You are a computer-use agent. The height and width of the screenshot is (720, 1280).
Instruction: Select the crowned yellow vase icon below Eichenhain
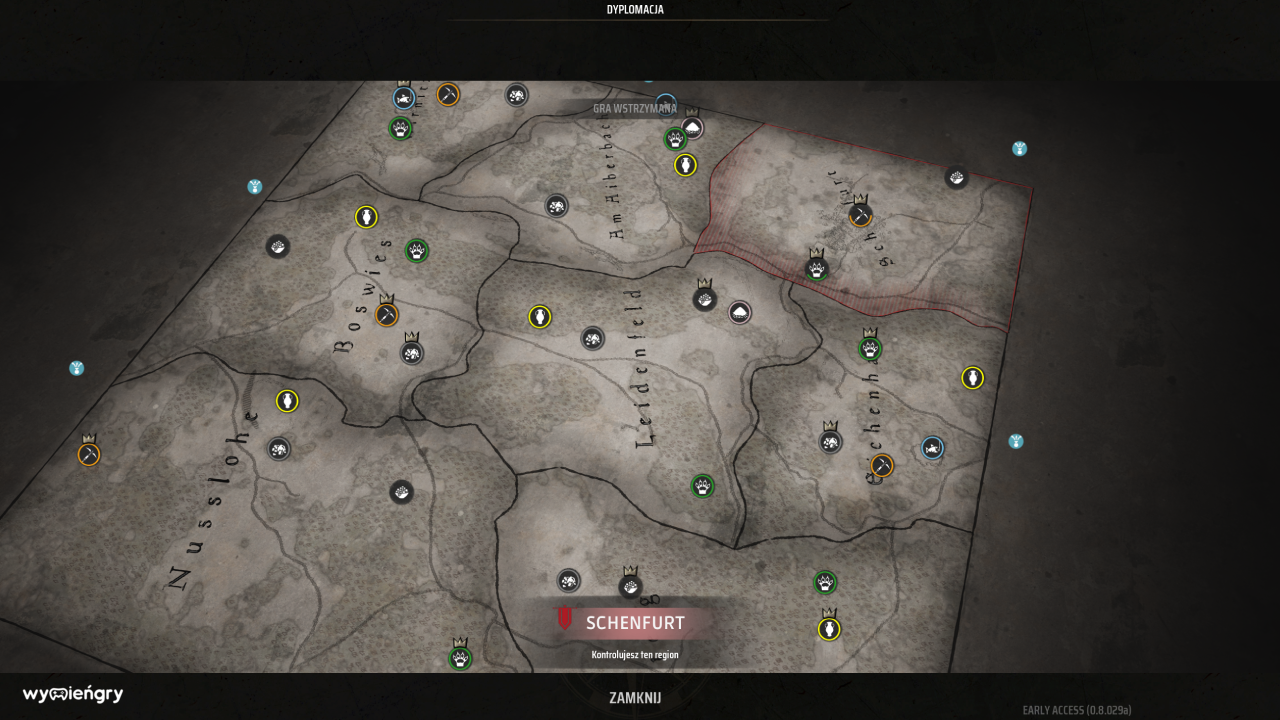pos(828,628)
